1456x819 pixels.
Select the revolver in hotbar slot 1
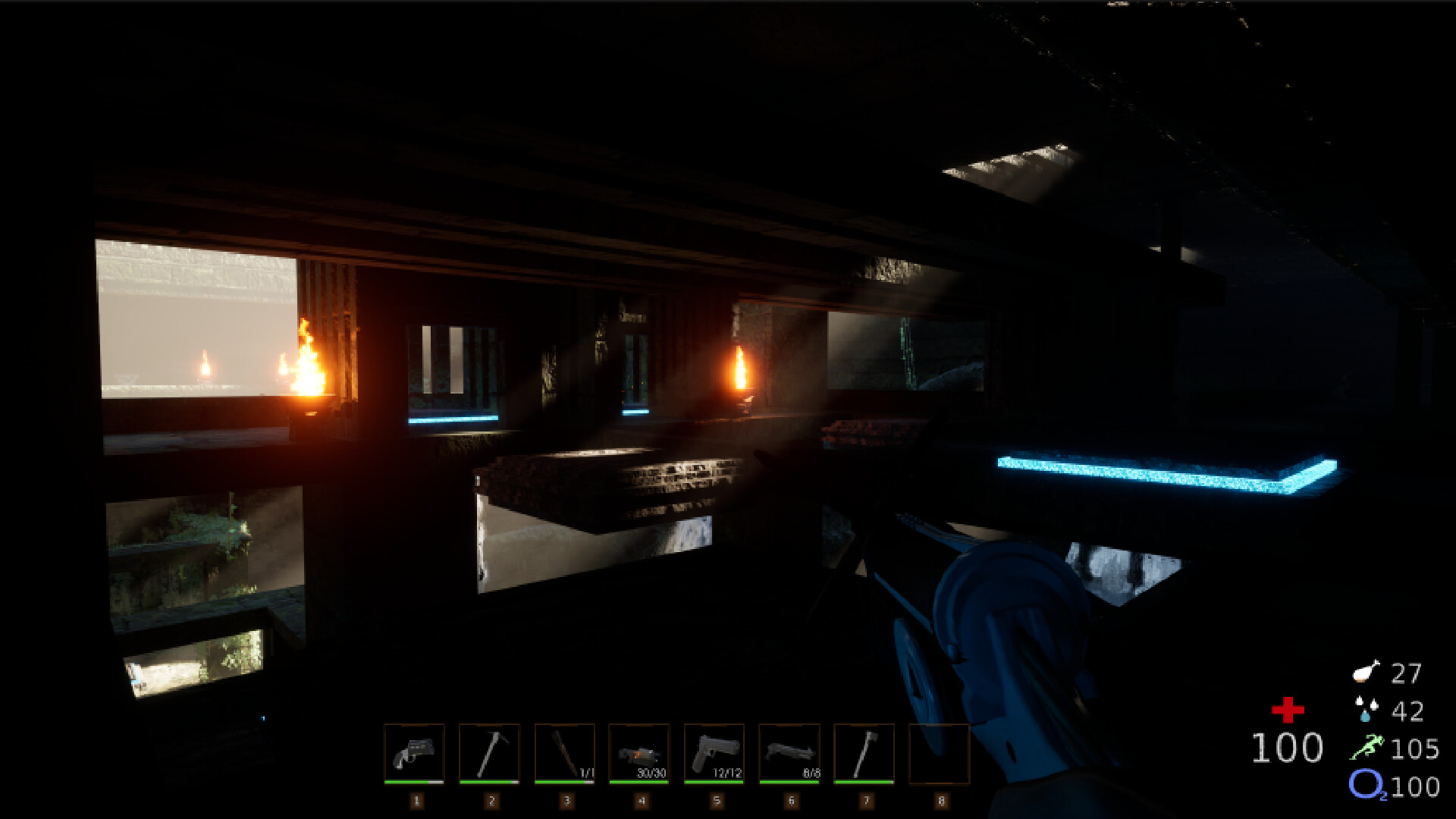pyautogui.click(x=416, y=755)
